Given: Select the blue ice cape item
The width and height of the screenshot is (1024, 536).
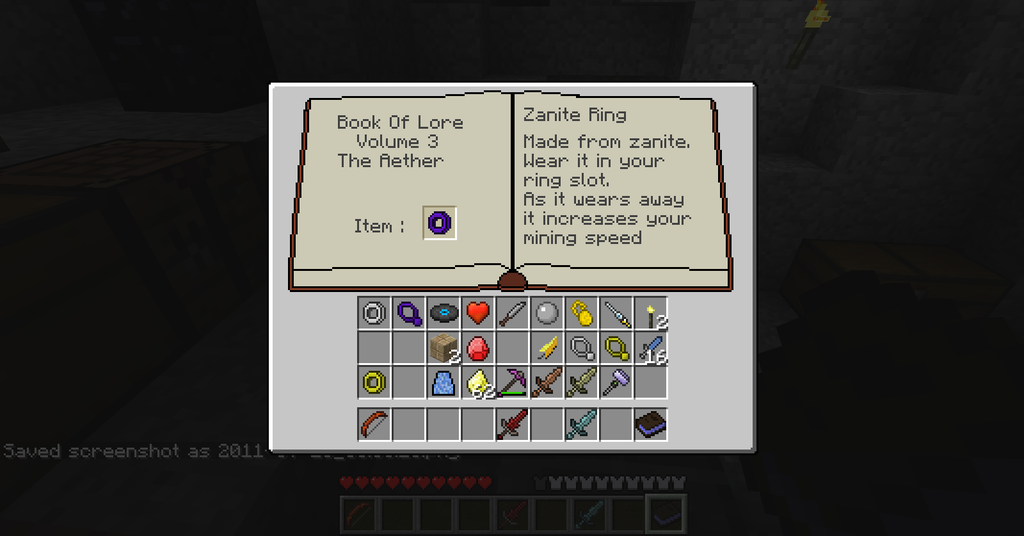Looking at the screenshot, I should coord(443,382).
